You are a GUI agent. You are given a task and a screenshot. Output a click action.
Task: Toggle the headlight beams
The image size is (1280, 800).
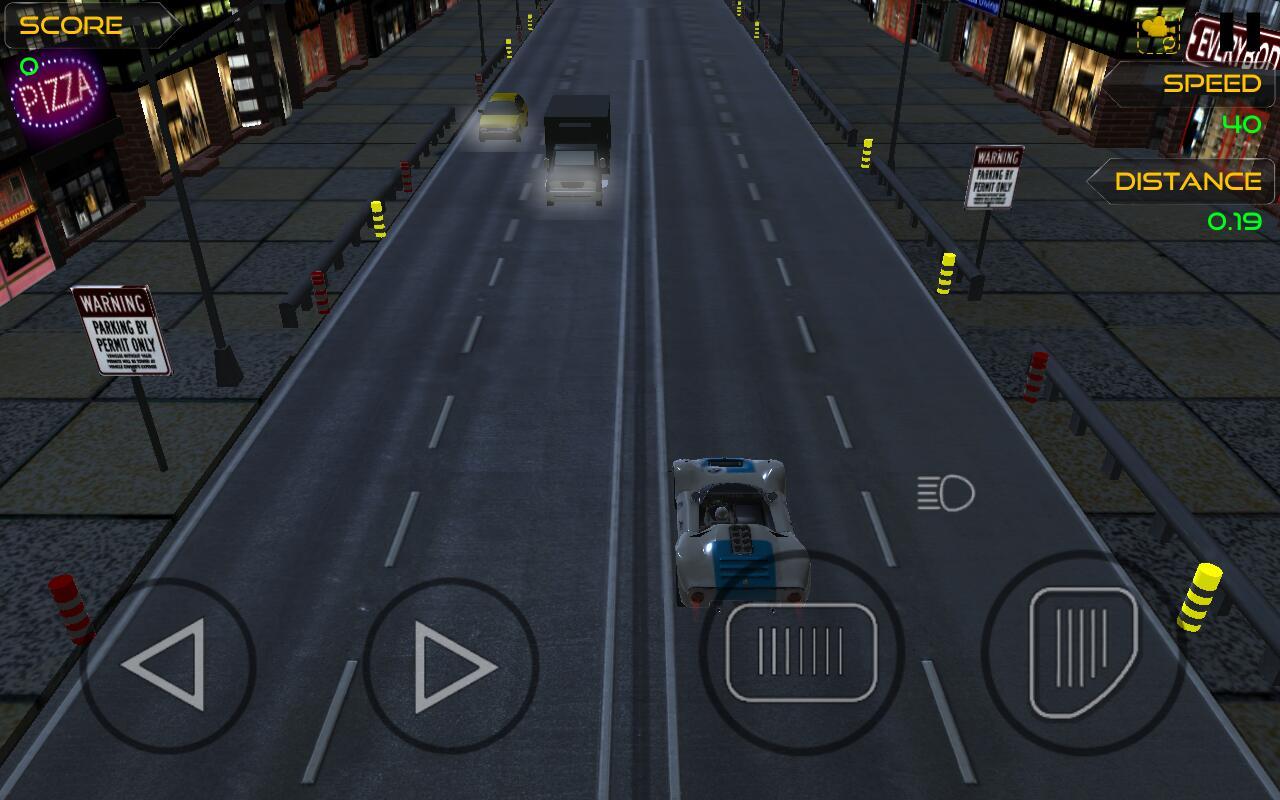946,494
